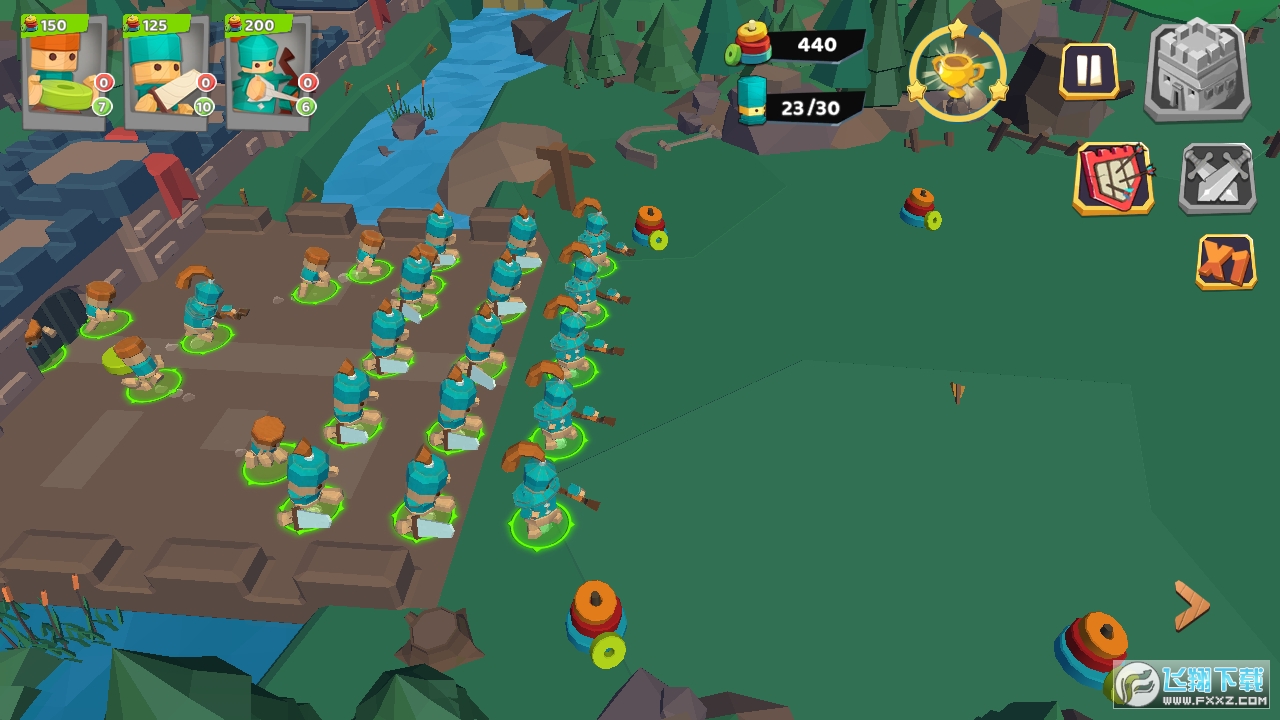Pause the game
1280x720 pixels.
pyautogui.click(x=1088, y=71)
